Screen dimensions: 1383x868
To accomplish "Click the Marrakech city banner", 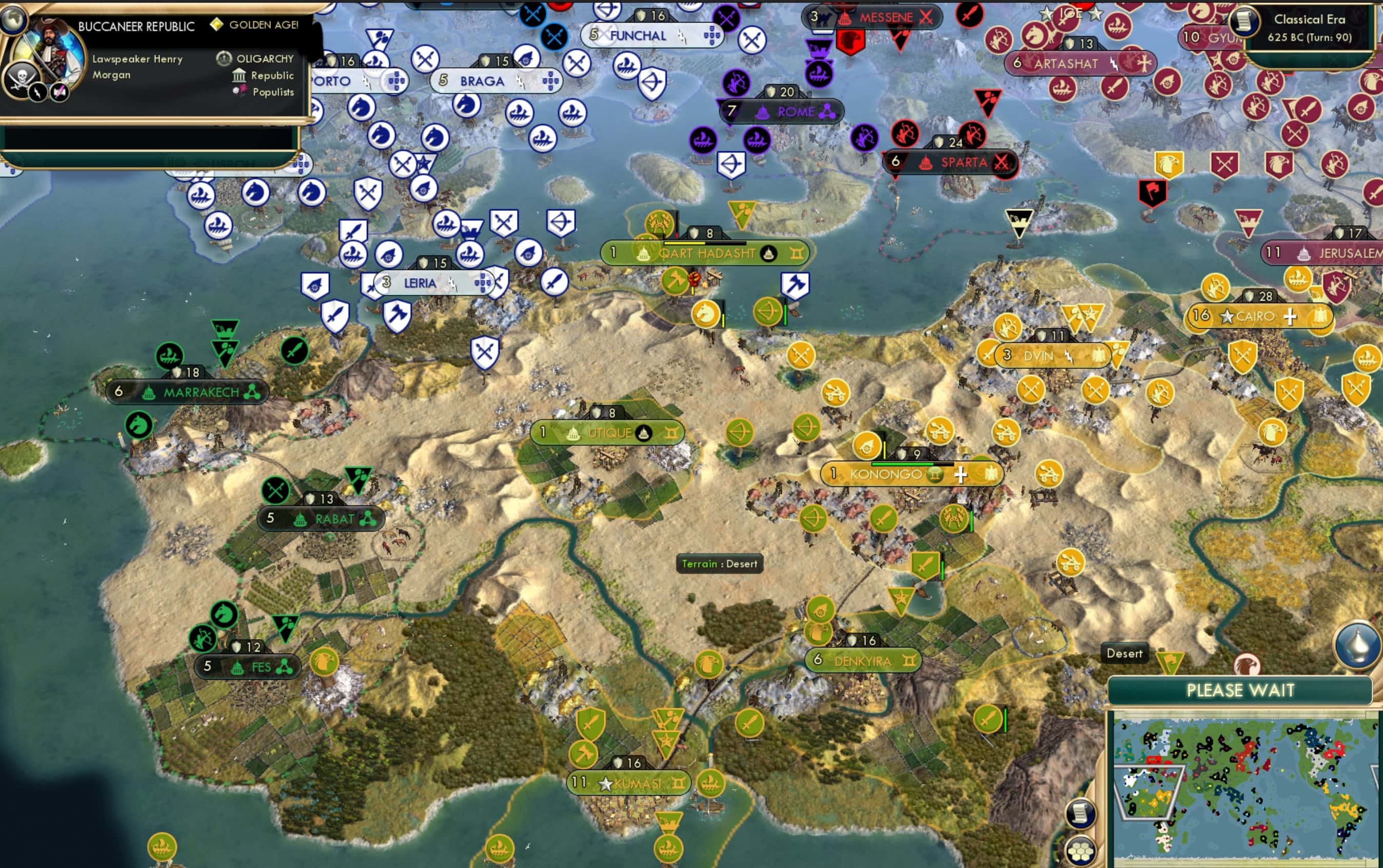I will (188, 392).
